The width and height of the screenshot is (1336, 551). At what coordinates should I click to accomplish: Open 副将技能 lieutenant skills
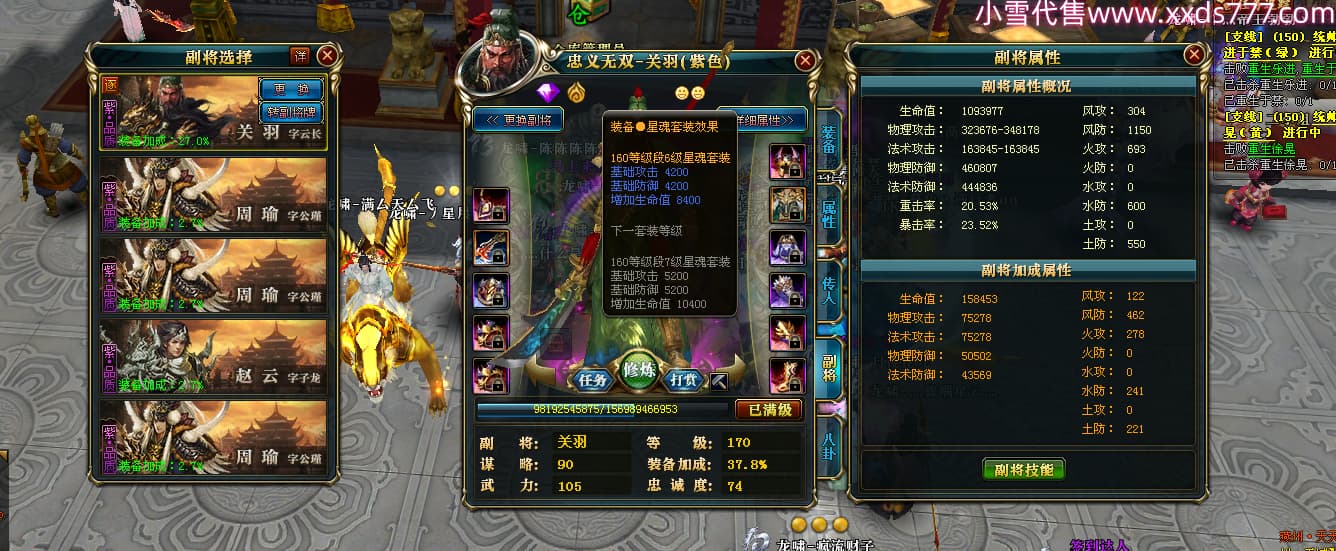coord(1024,470)
